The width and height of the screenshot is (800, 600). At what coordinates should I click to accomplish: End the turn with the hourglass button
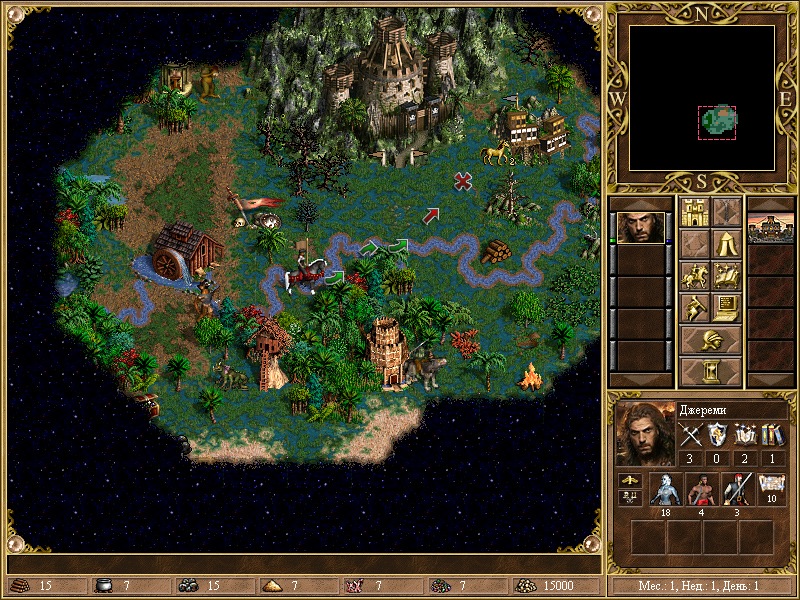[x=710, y=372]
